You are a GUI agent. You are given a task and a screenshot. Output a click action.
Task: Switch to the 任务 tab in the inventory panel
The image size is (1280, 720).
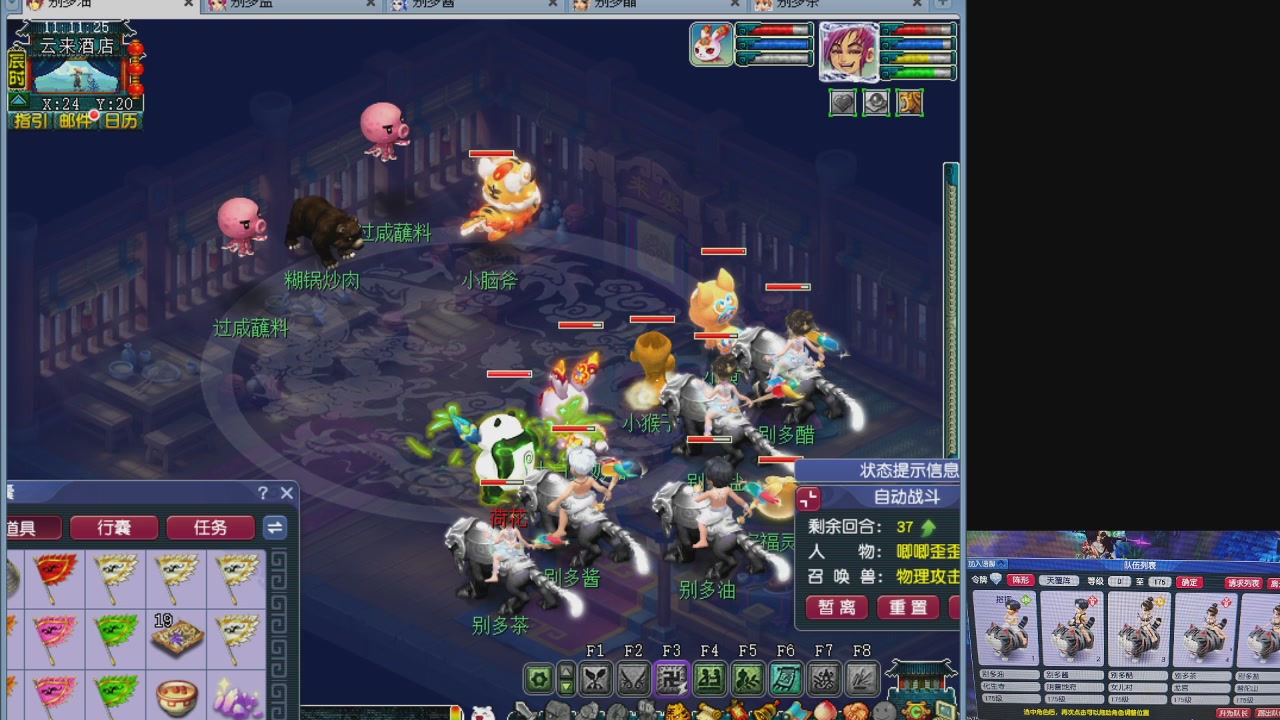pos(210,527)
